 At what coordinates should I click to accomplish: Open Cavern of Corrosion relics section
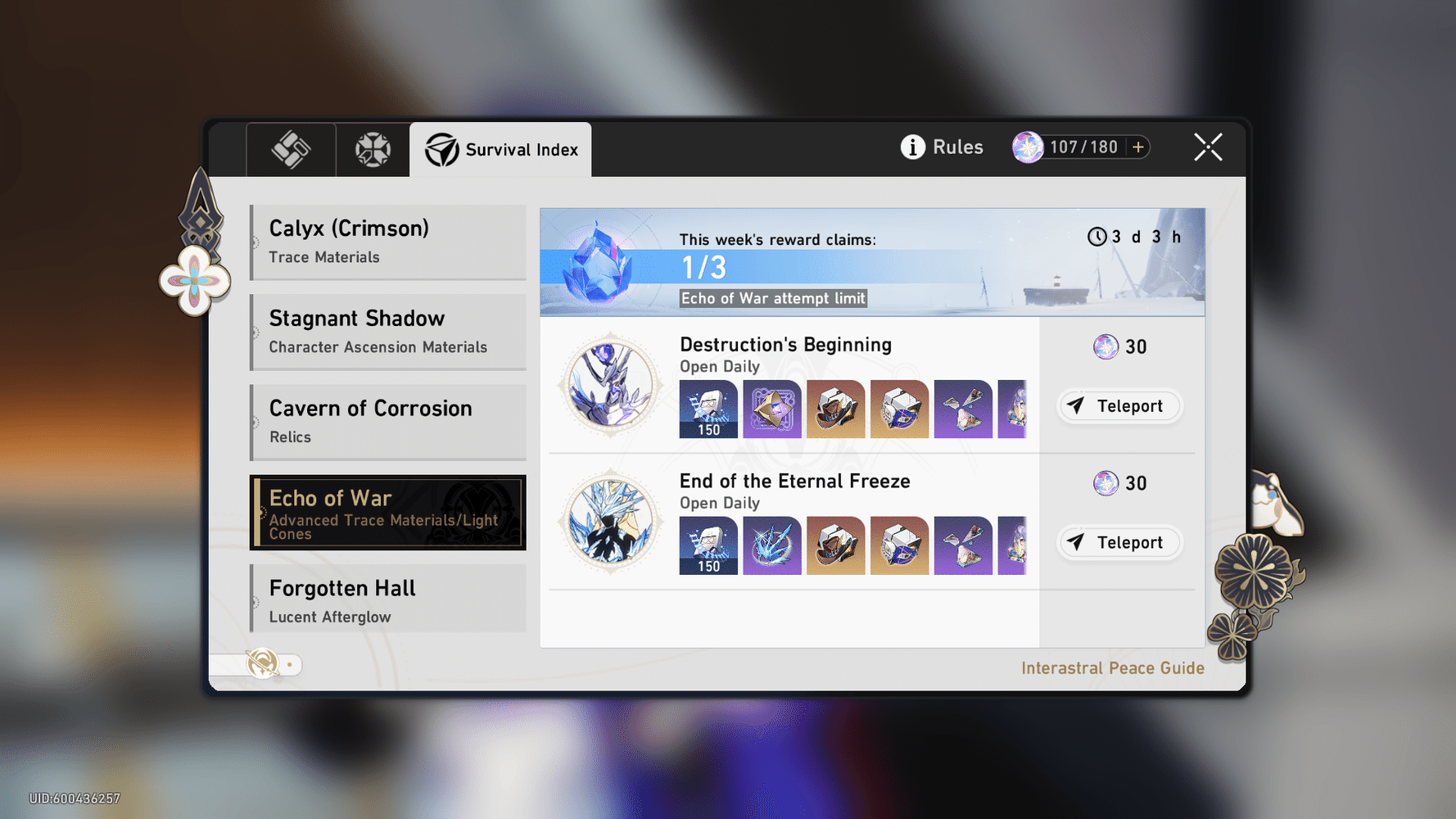coord(387,421)
